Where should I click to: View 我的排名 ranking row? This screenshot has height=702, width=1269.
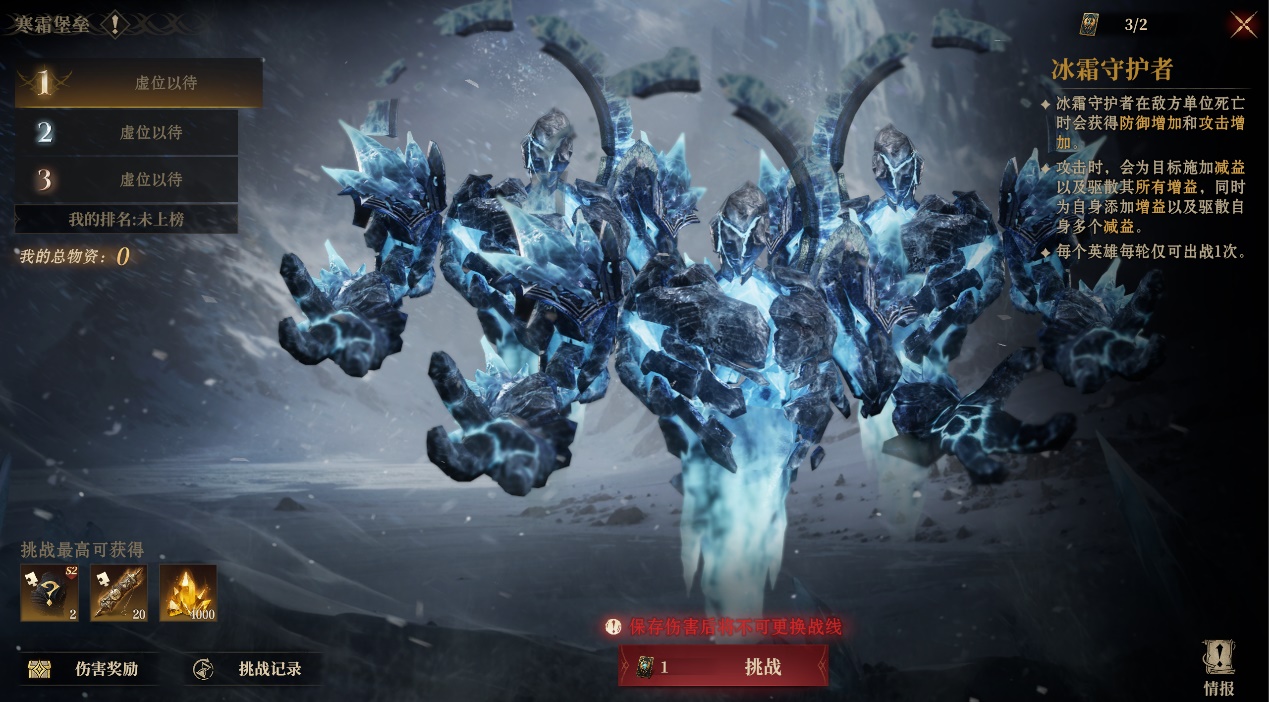click(x=126, y=219)
